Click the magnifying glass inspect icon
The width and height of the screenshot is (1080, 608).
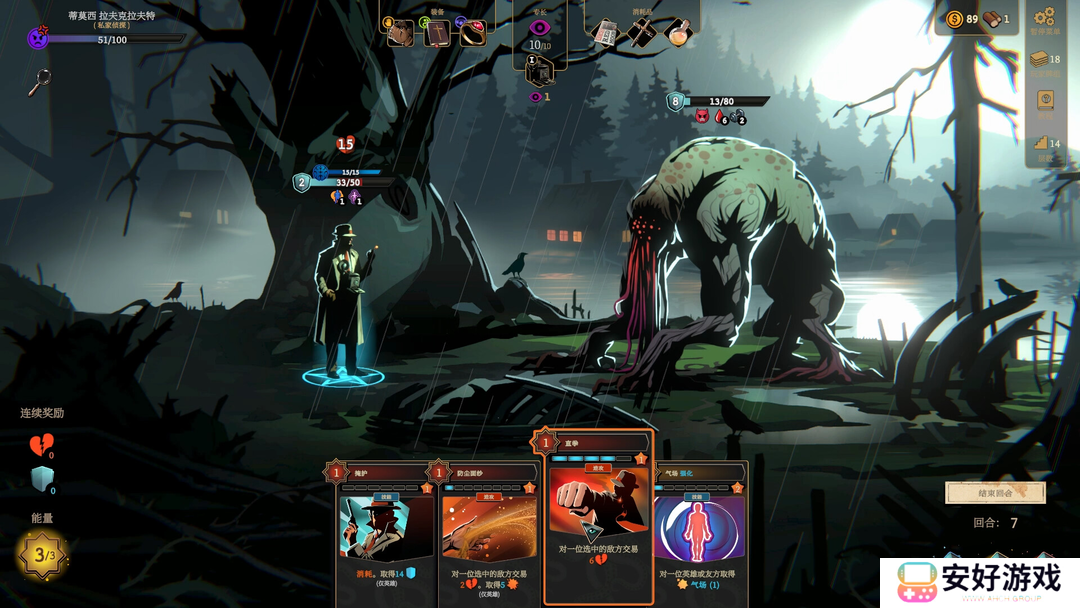[x=39, y=81]
